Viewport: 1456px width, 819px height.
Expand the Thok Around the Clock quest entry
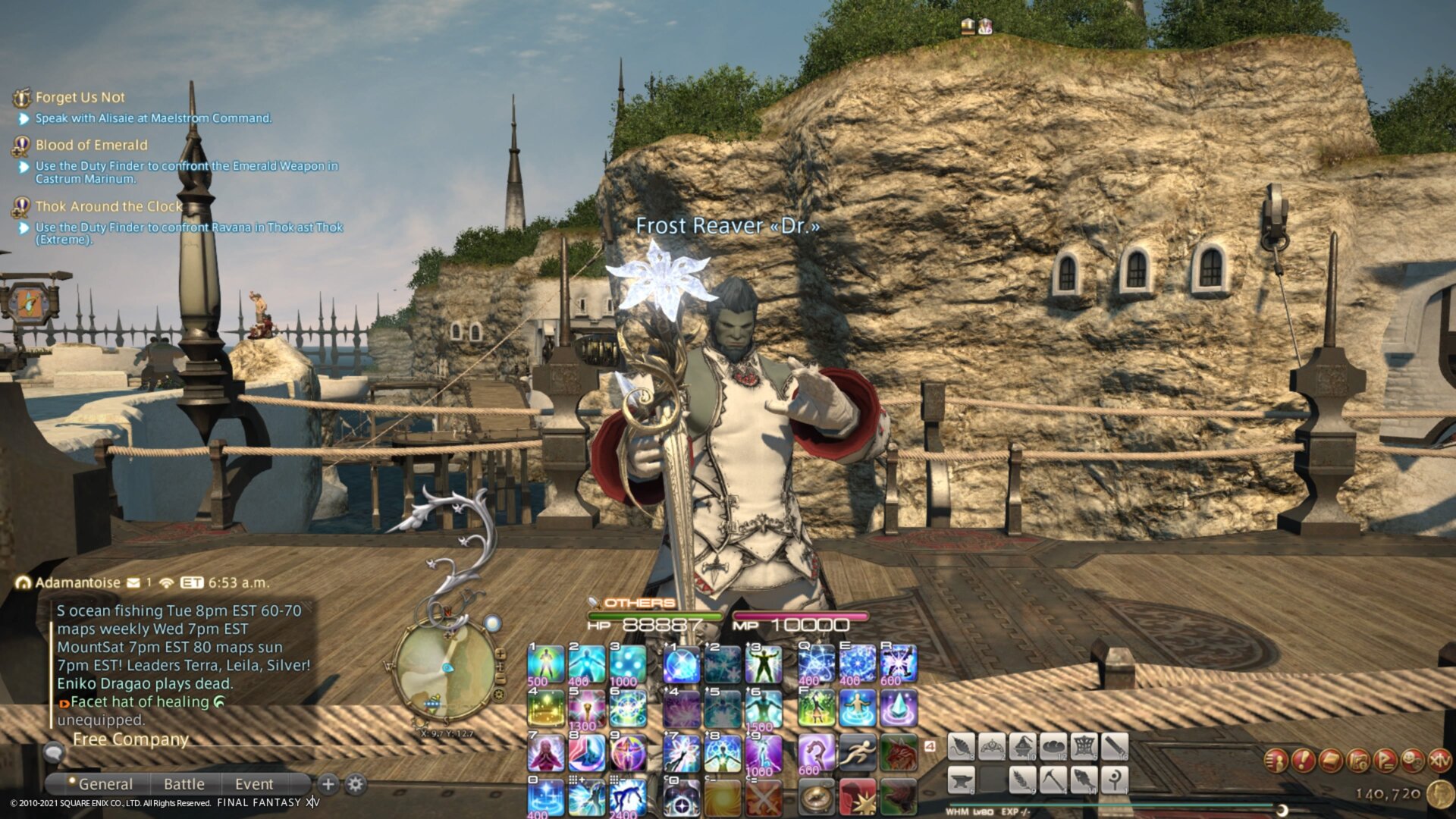click(x=108, y=206)
